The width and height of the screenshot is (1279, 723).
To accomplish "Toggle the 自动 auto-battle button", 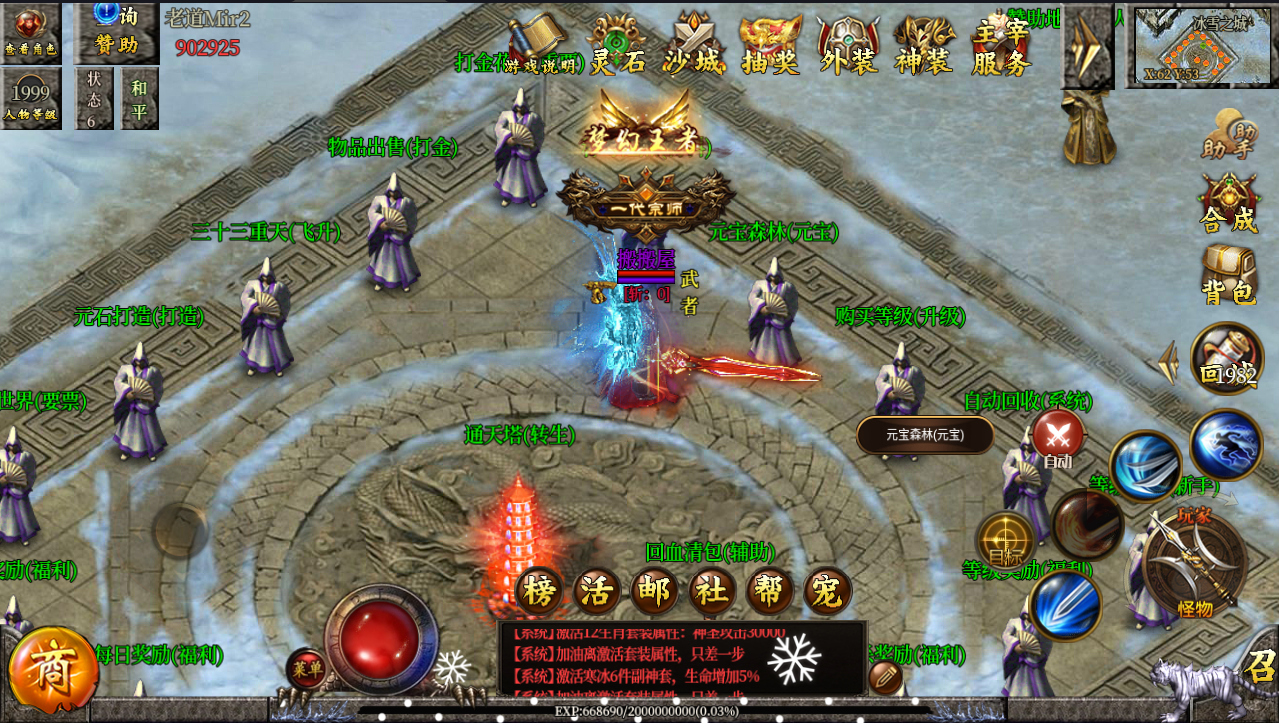I will tap(1058, 438).
